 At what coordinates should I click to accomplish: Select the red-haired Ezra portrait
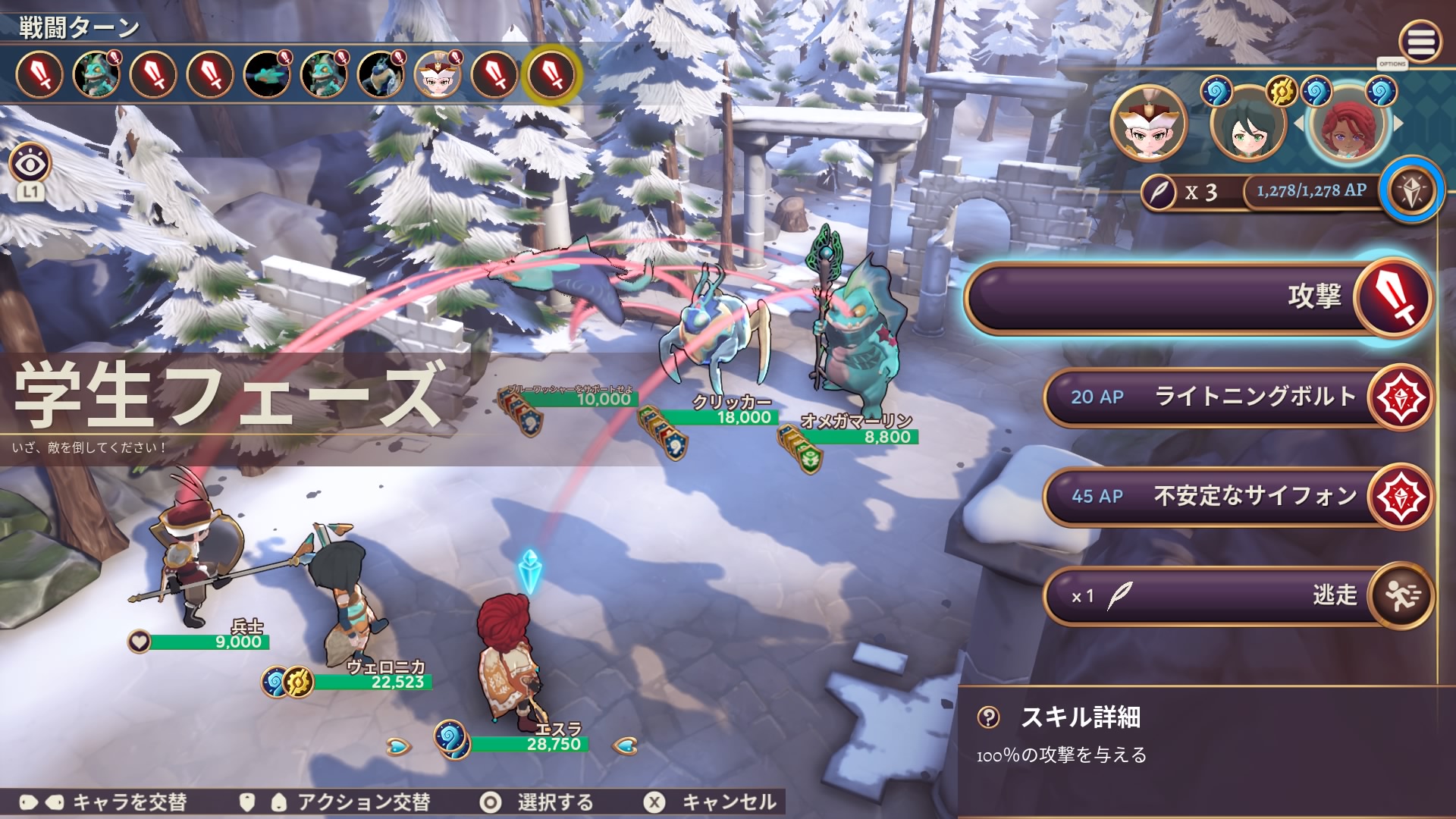tap(1348, 124)
